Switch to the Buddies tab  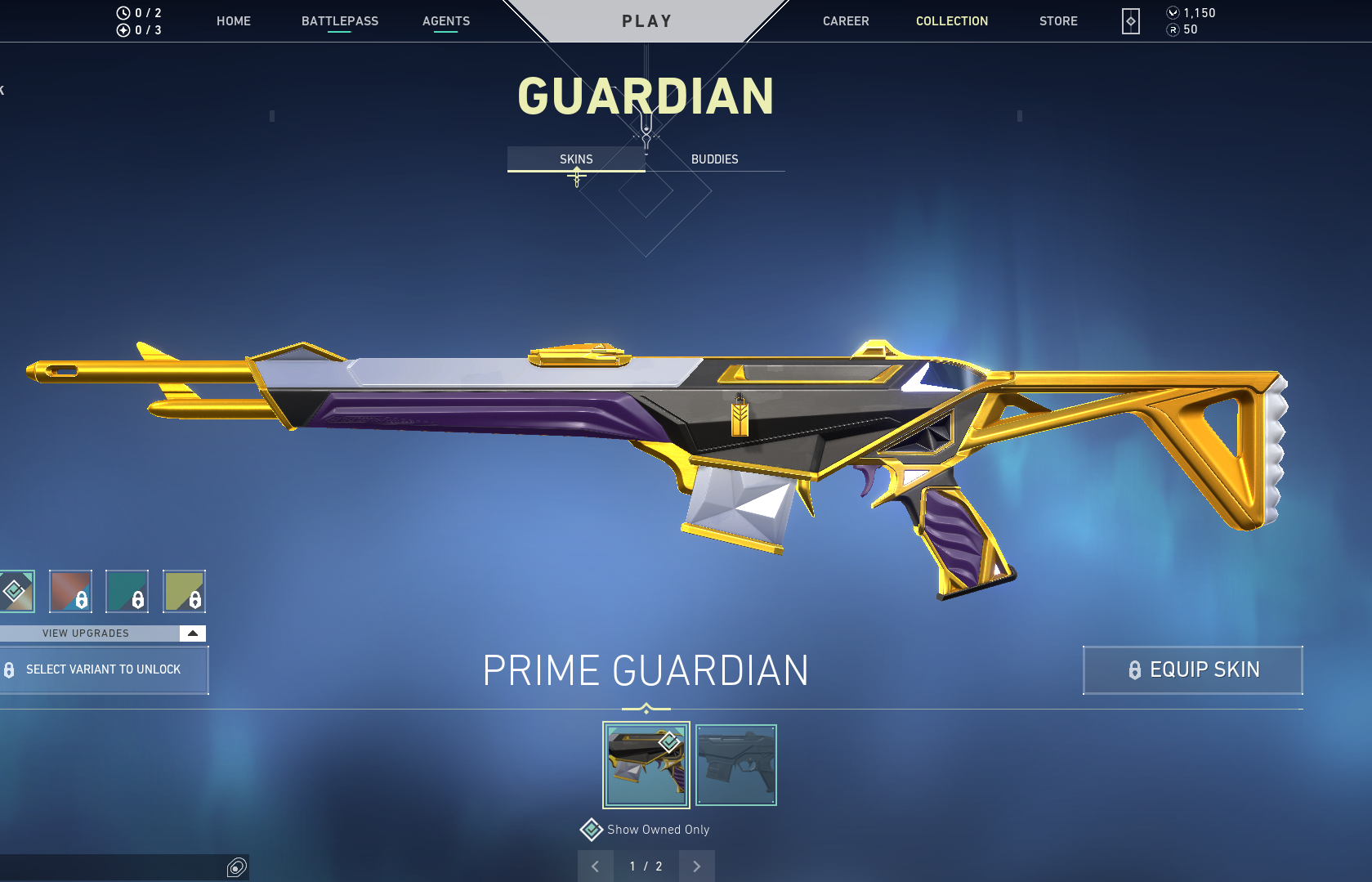coord(714,159)
